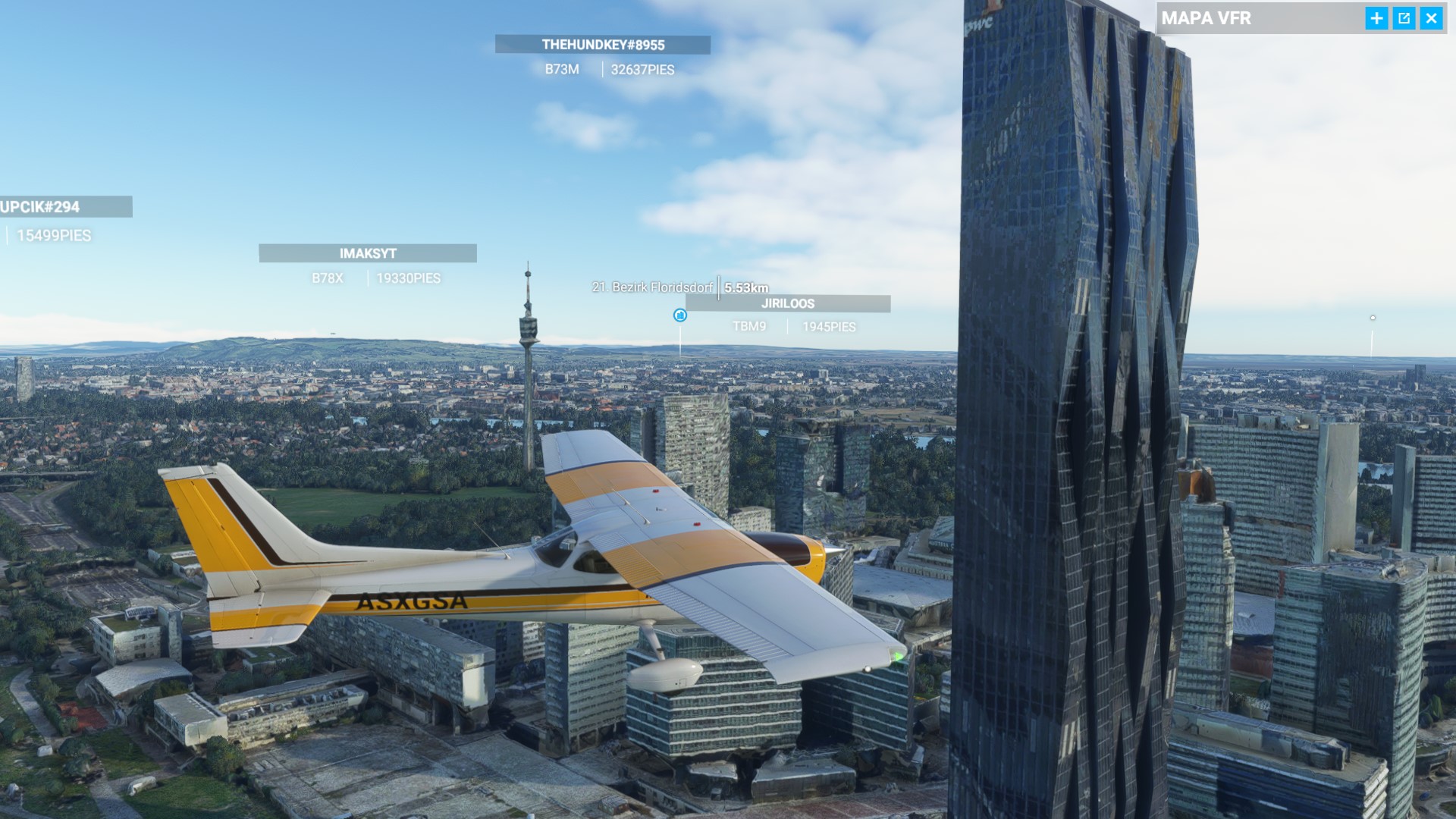Image resolution: width=1456 pixels, height=819 pixels.
Task: Click the 5.53km distance value
Action: (x=745, y=288)
